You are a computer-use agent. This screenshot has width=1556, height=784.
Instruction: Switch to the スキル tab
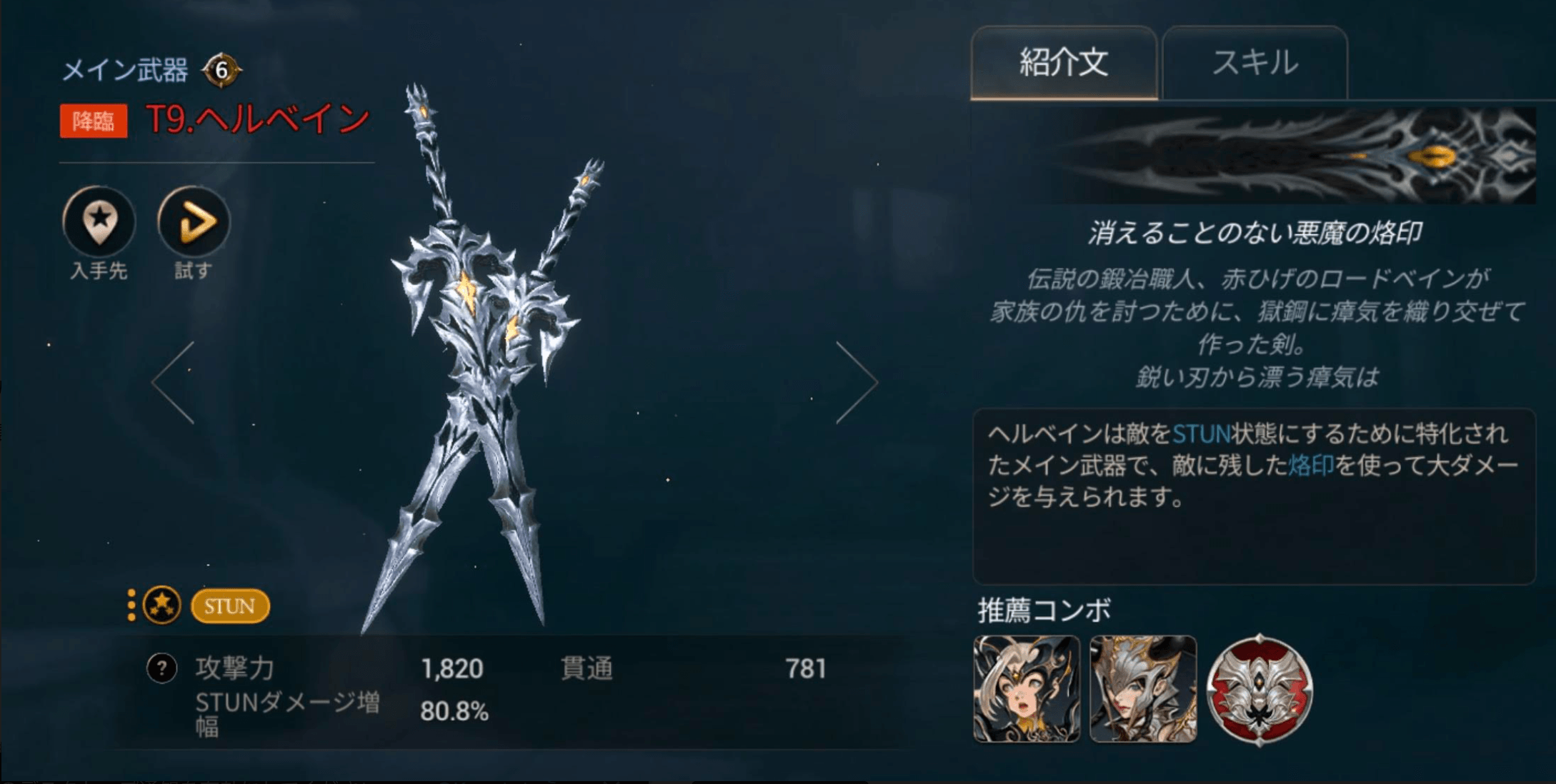(x=1255, y=63)
